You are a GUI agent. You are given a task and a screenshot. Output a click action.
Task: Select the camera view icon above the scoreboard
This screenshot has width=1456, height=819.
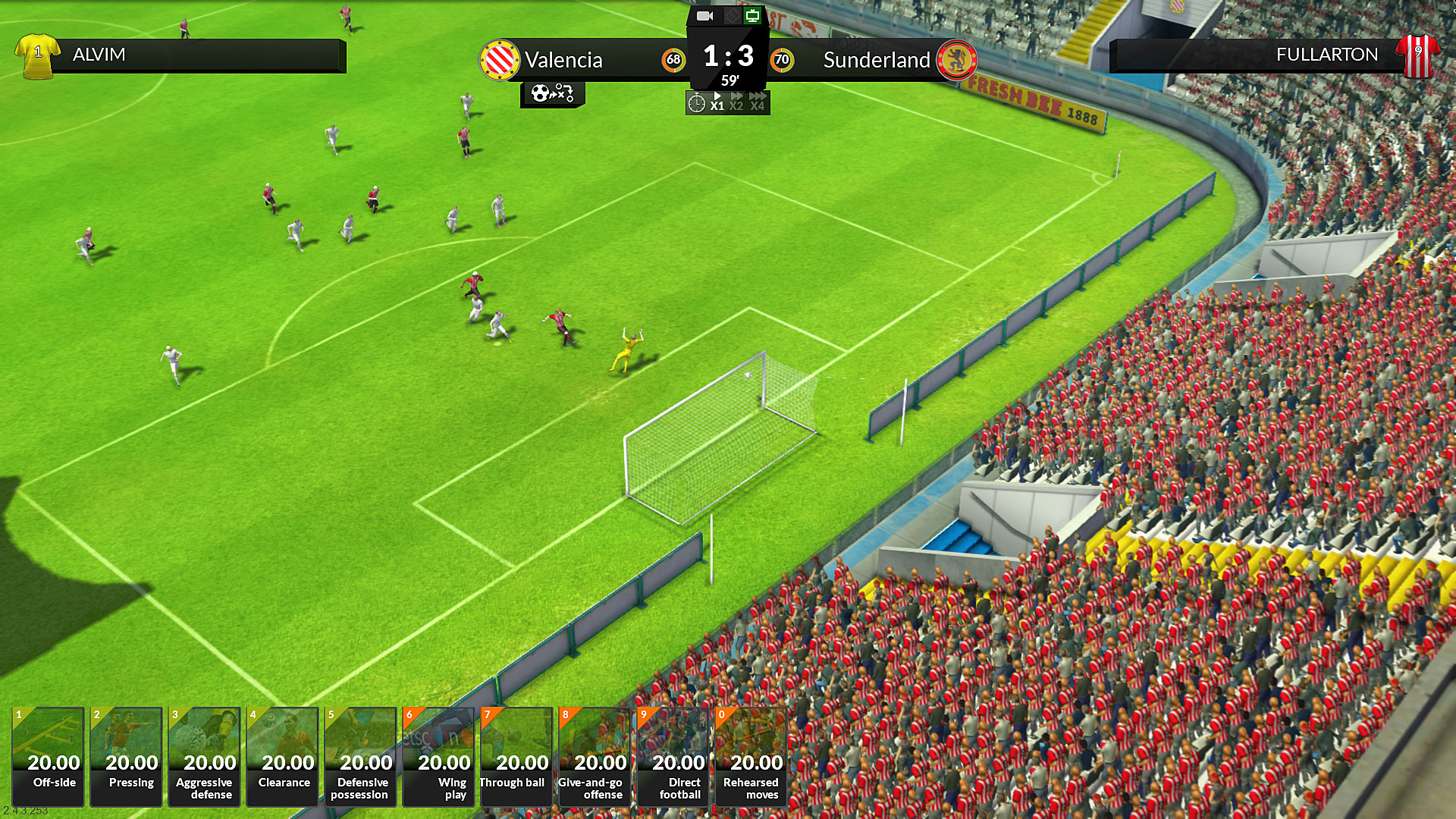click(704, 15)
